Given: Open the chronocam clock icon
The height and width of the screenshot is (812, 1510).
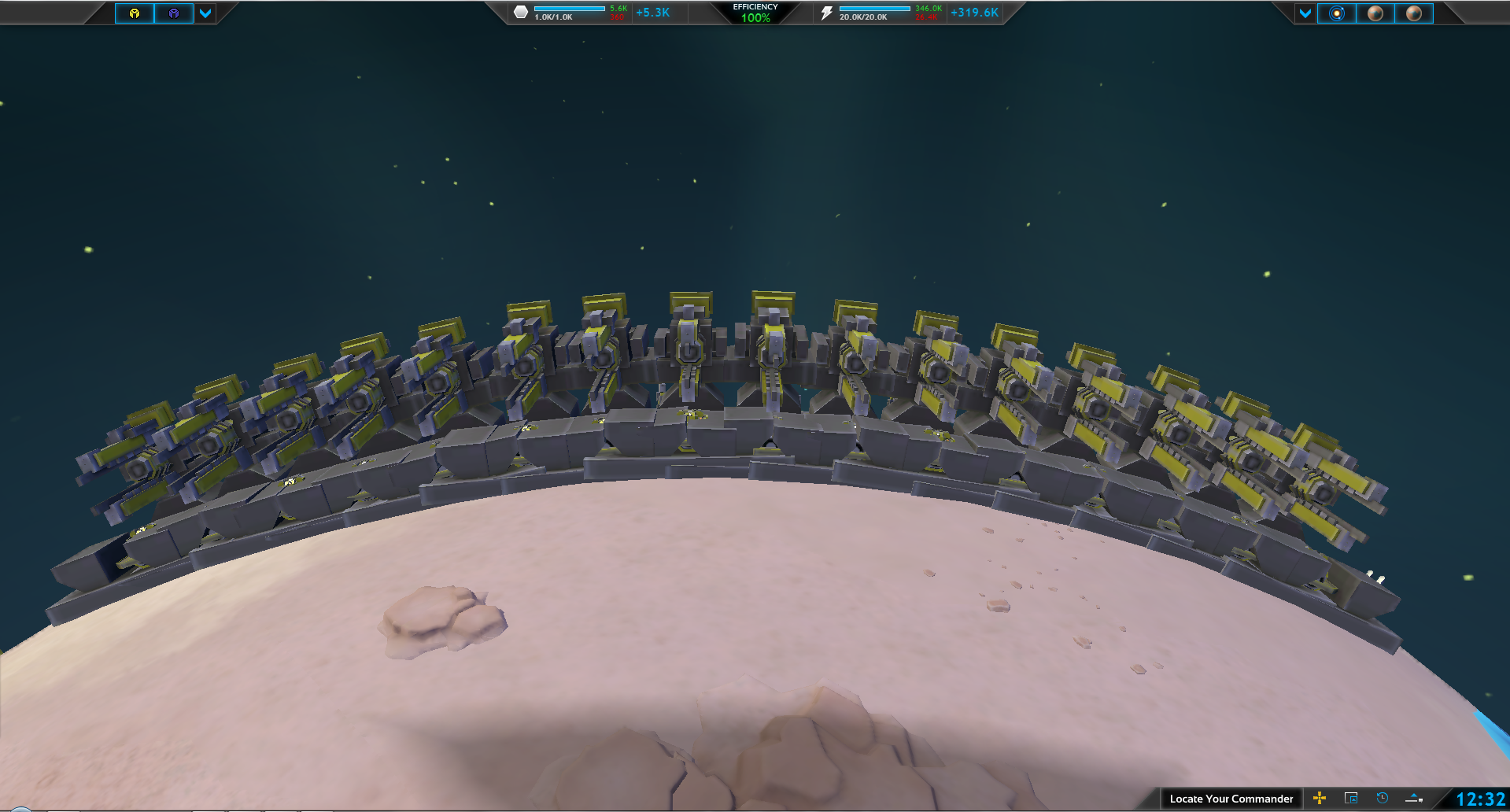Looking at the screenshot, I should 1383,799.
